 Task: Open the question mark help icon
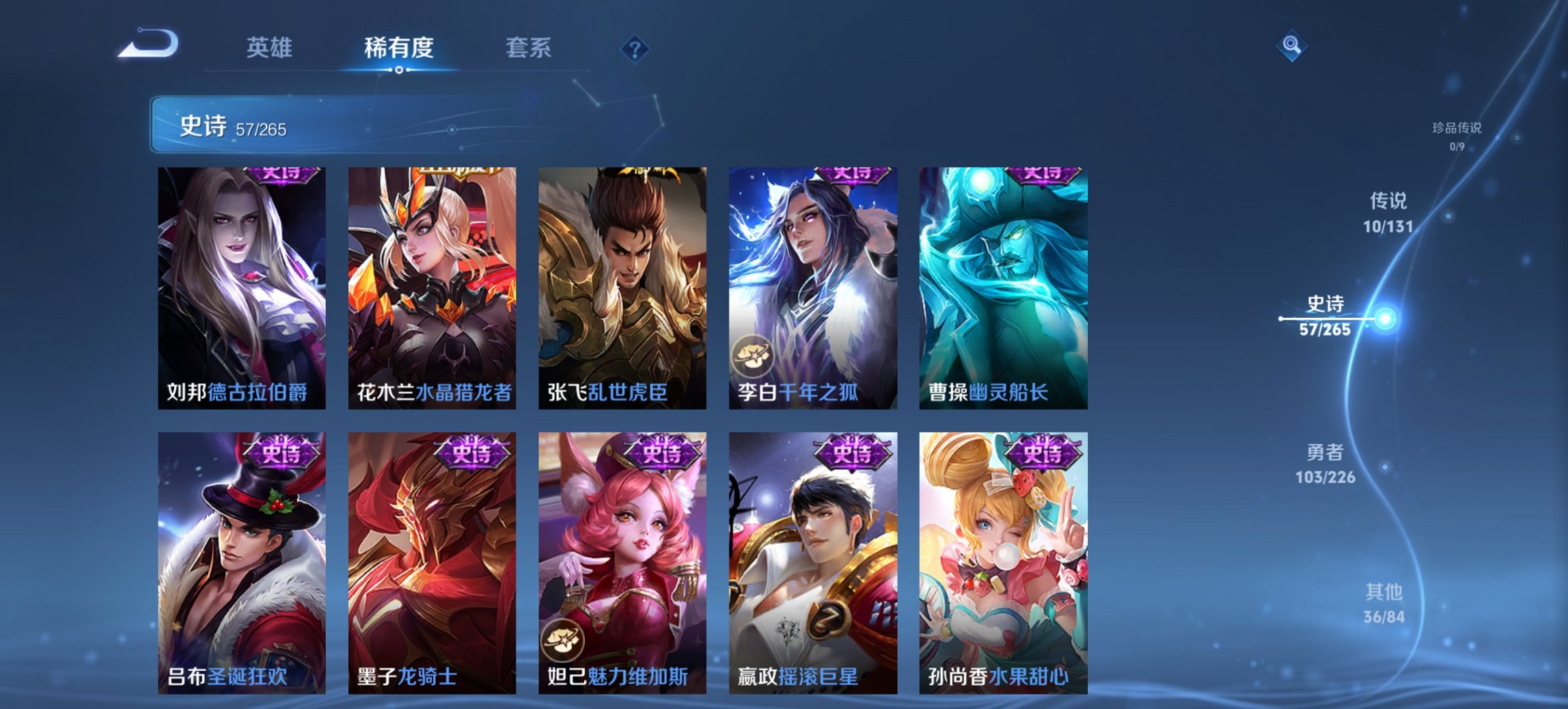coord(635,47)
